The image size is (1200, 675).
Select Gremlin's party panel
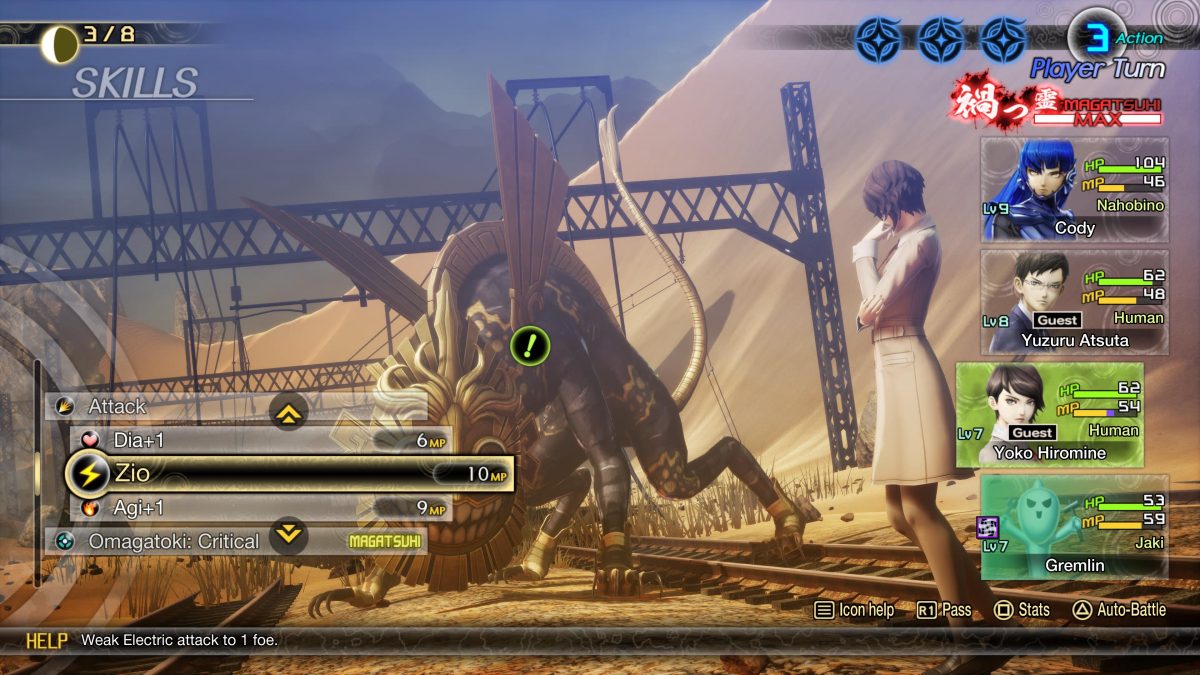click(x=1074, y=527)
